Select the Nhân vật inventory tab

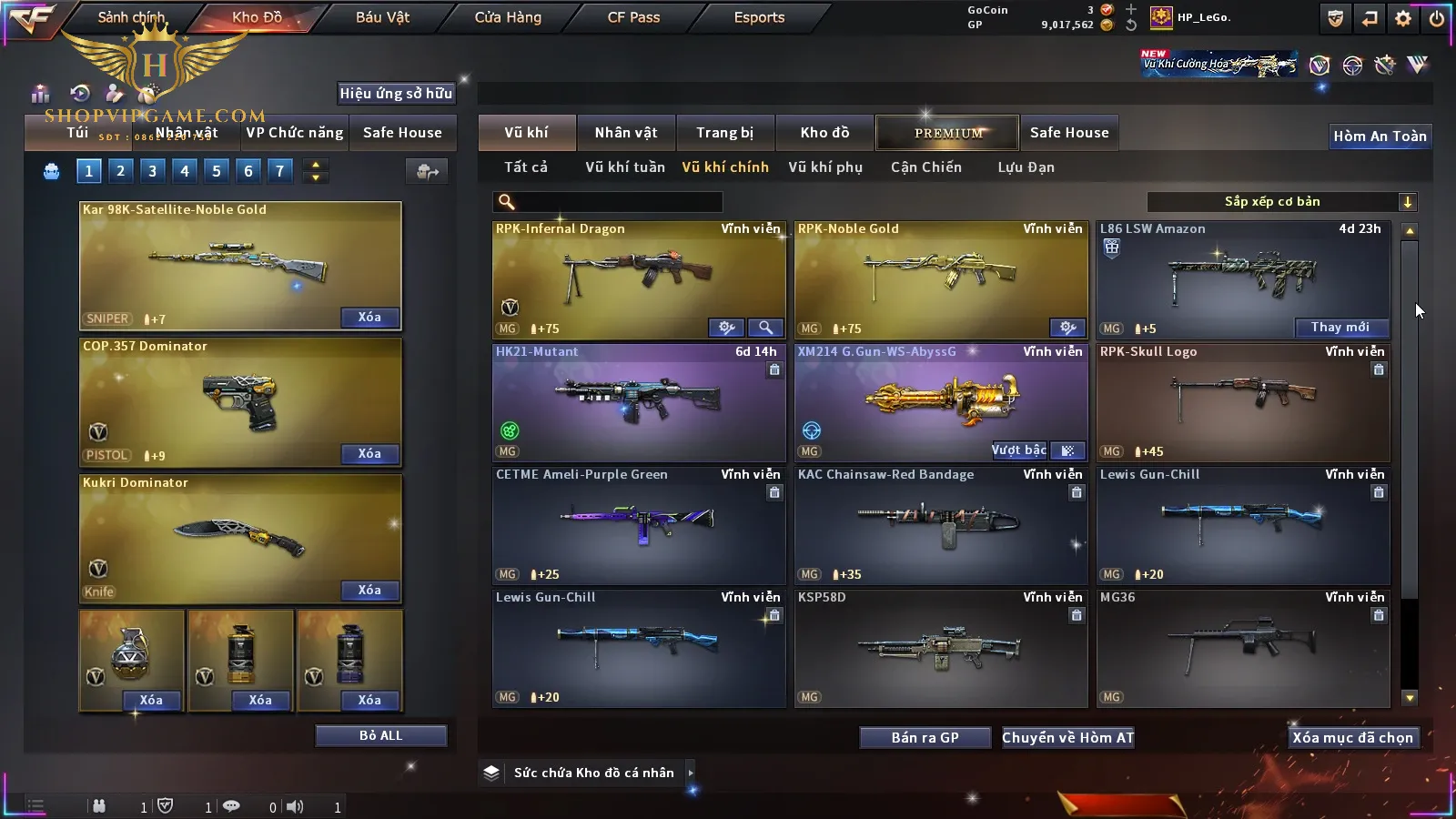pyautogui.click(x=625, y=133)
